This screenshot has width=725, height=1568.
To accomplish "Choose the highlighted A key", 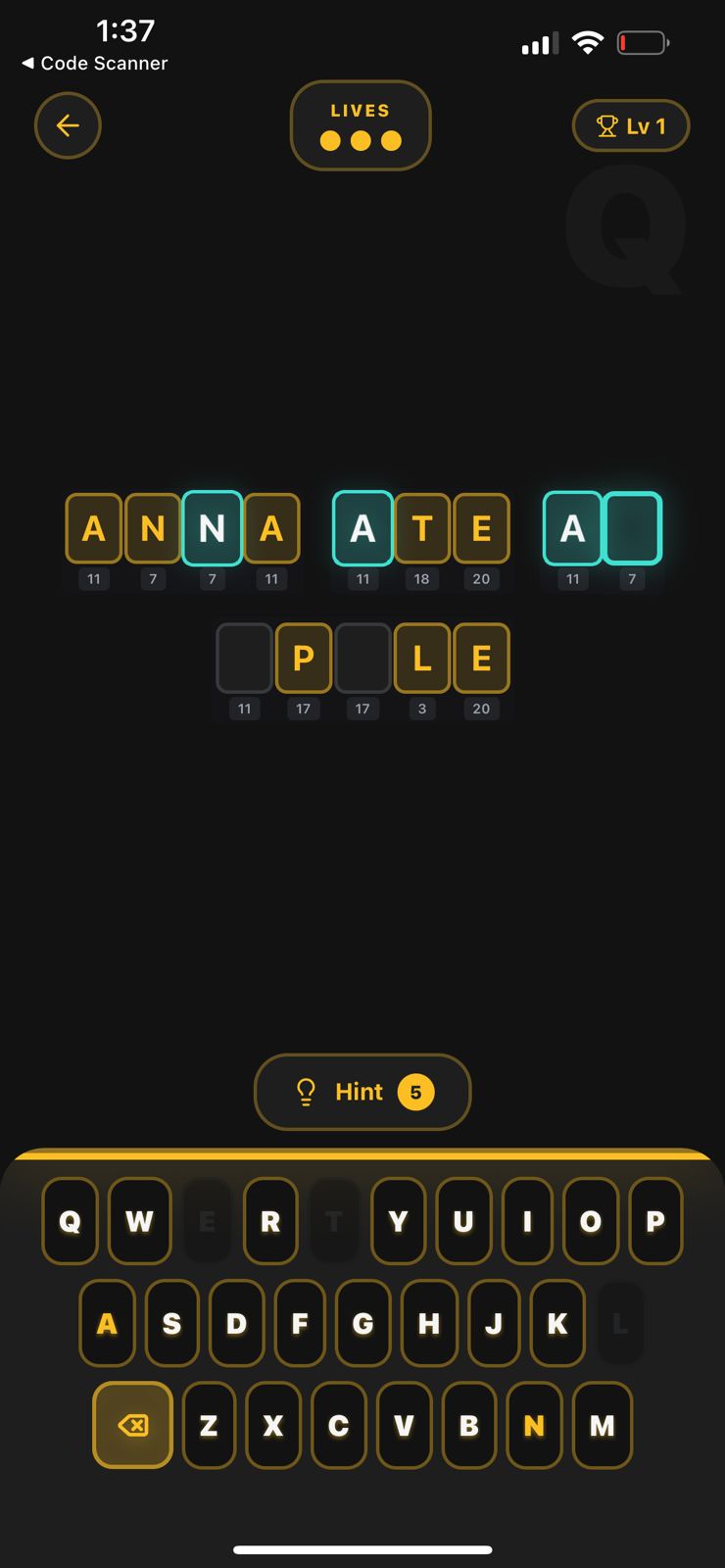I will click(x=107, y=1324).
